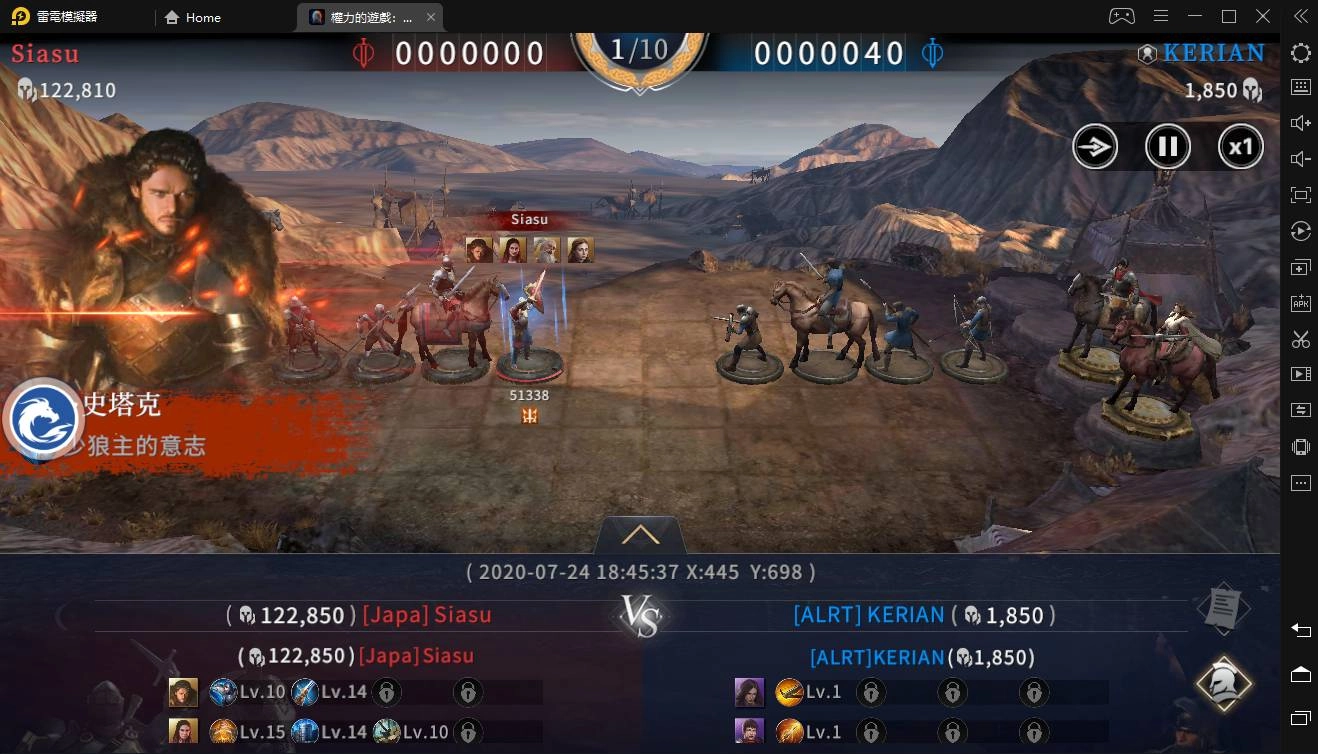
Task: Close the emulator window
Action: click(1263, 17)
